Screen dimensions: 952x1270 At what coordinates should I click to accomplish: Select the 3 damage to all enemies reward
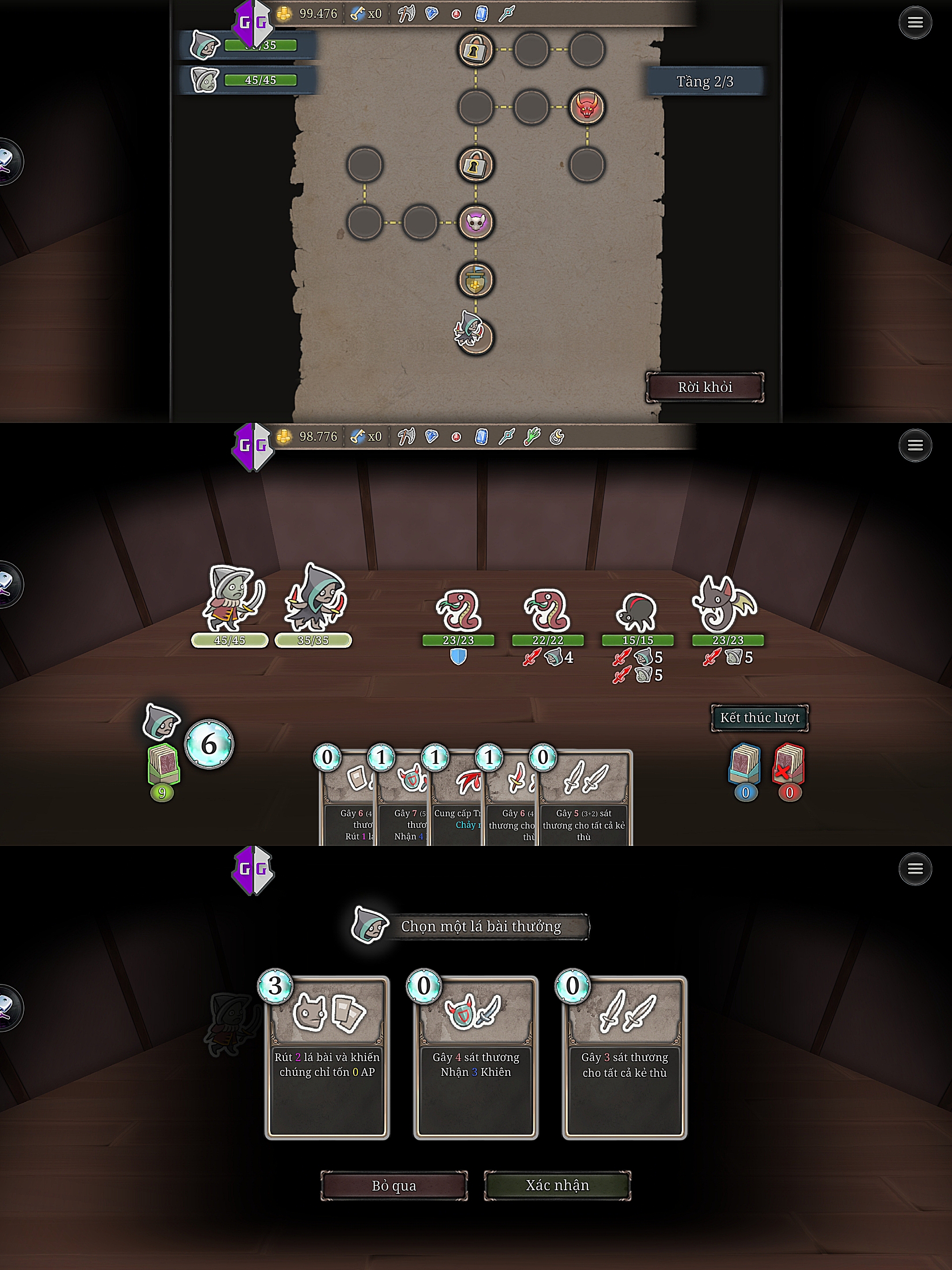pos(625,1057)
